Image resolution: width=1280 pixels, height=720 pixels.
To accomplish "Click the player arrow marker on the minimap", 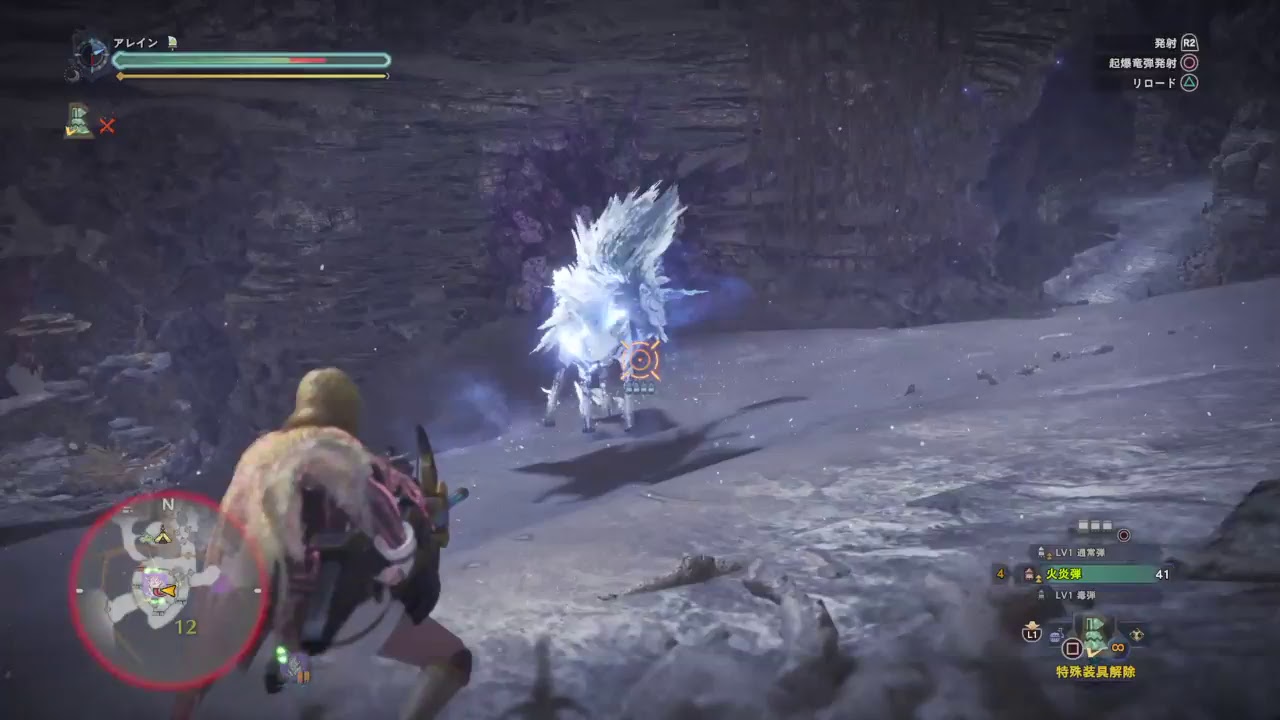I will 168,590.
